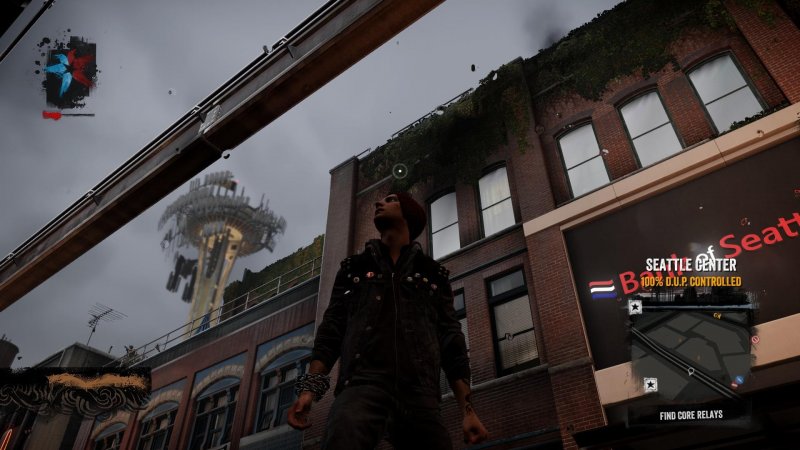Screen dimensions: 800x450
Task: Click the lower star marker on the minimap
Action: pyautogui.click(x=651, y=383)
